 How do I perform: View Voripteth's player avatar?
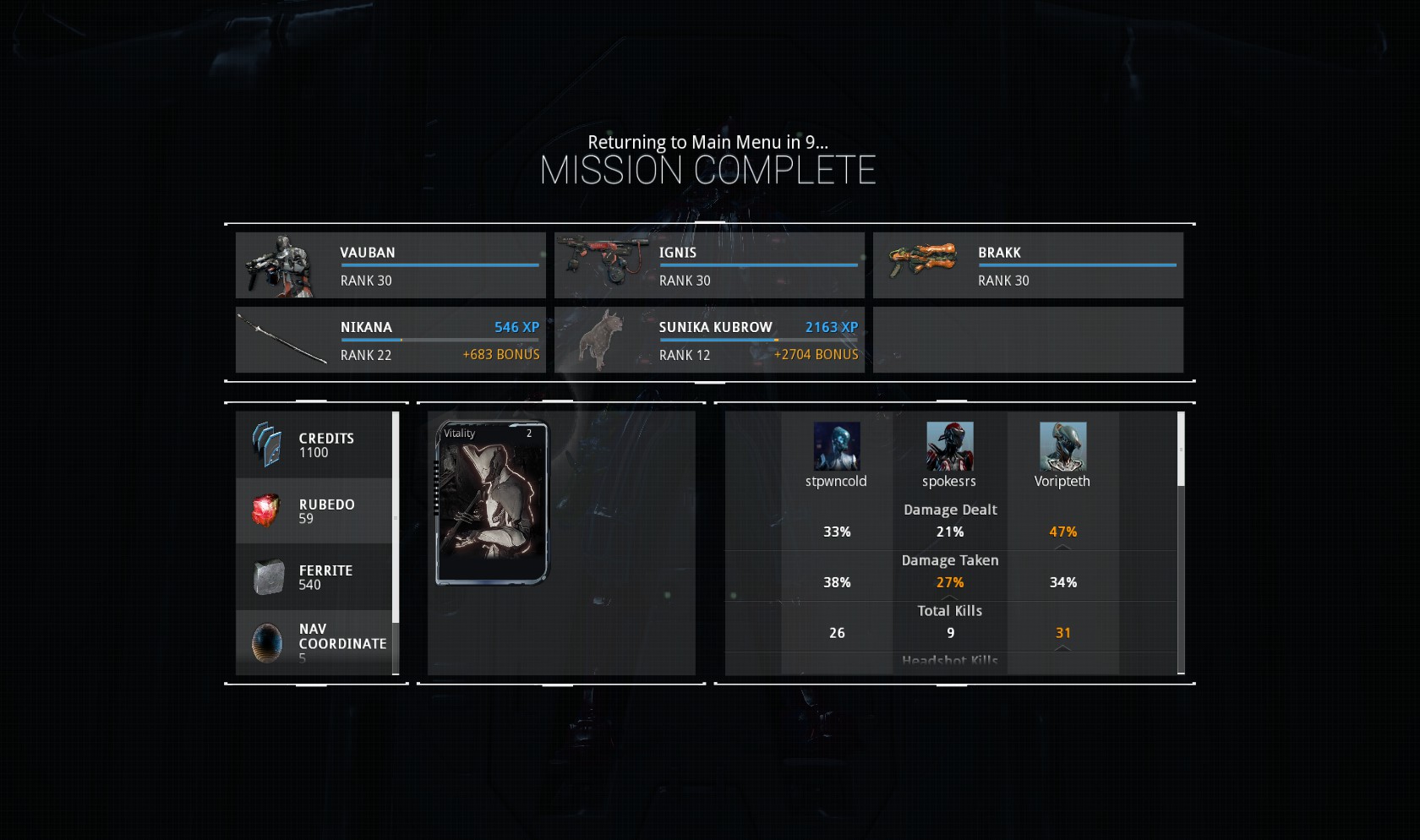point(1062,446)
